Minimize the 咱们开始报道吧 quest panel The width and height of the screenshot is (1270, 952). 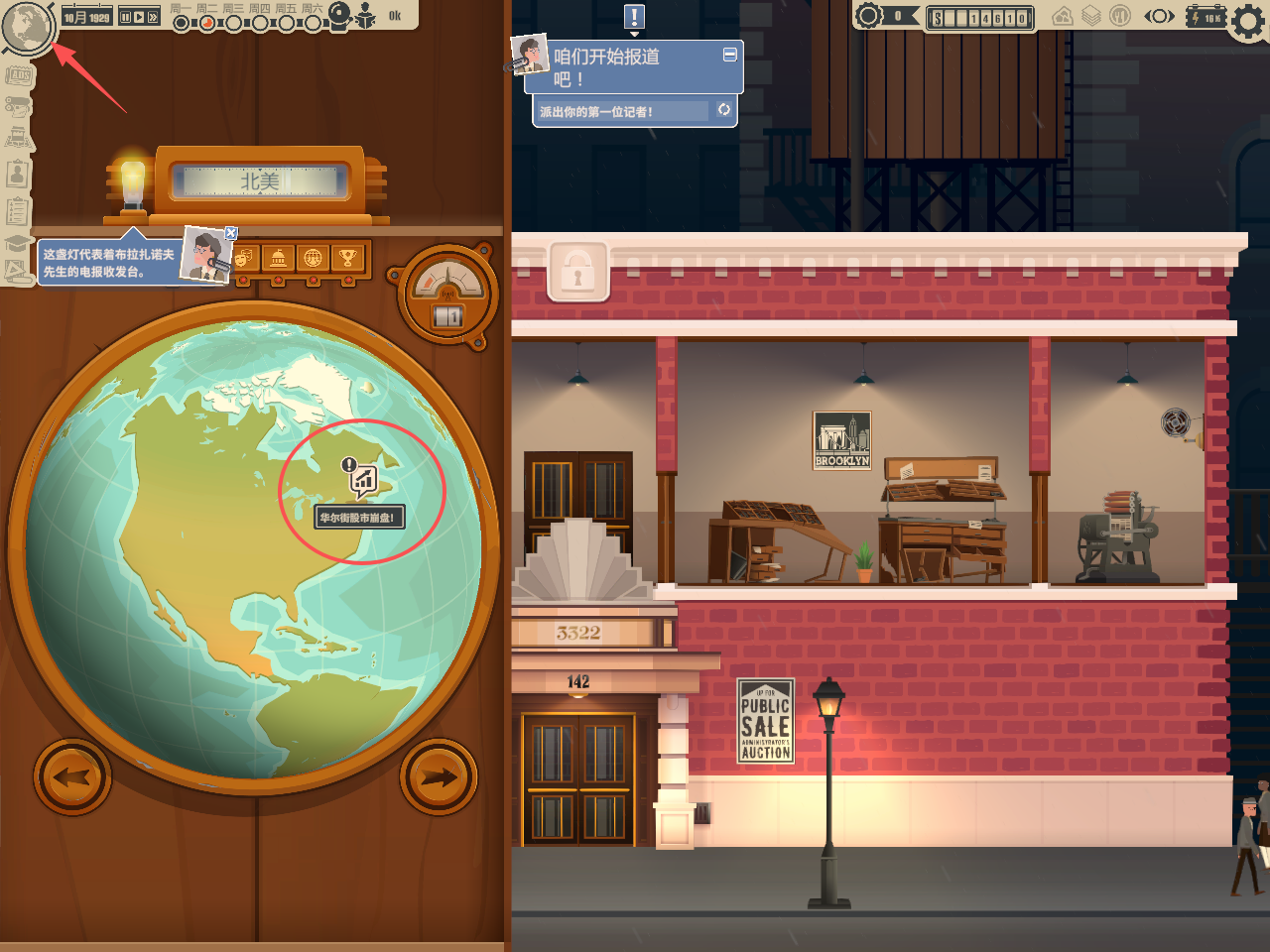[x=730, y=56]
